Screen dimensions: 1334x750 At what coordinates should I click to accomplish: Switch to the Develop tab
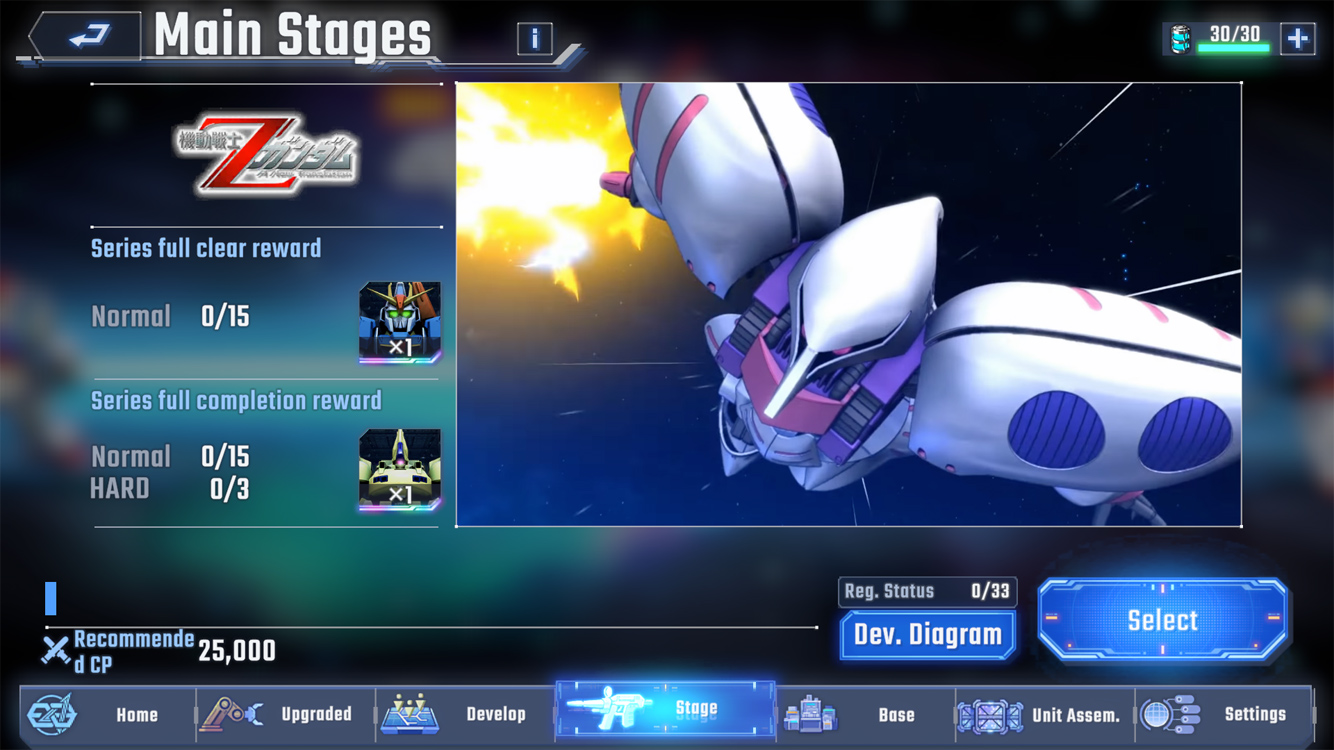tap(466, 714)
